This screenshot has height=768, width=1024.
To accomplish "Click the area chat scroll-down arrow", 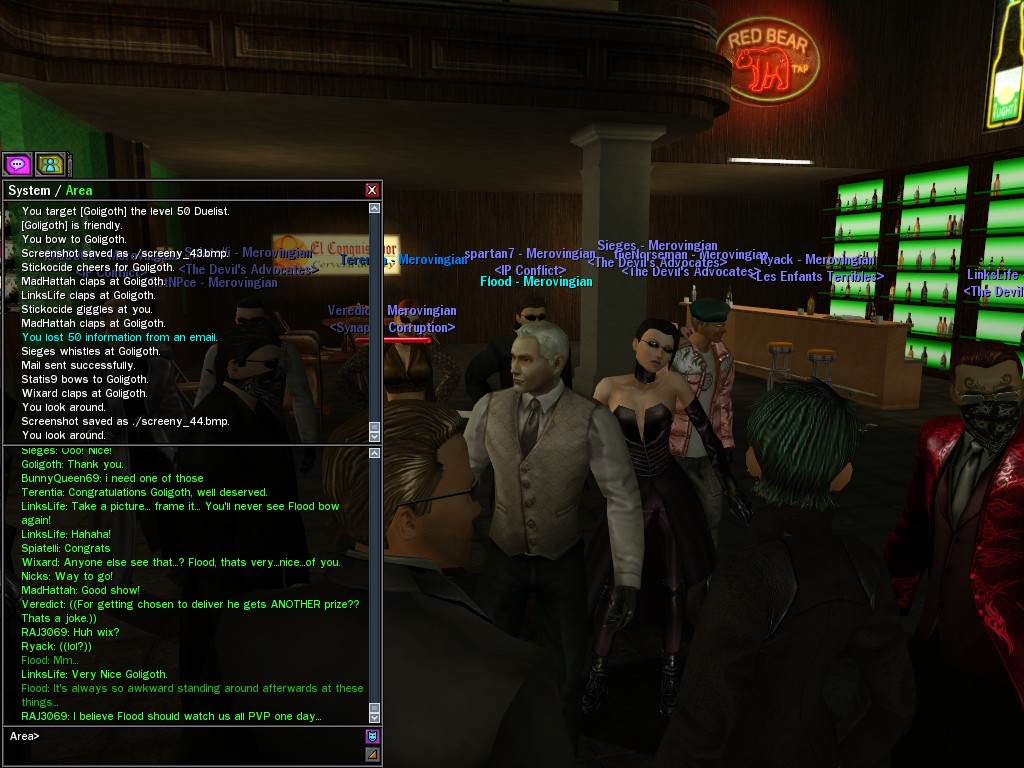I will (375, 717).
